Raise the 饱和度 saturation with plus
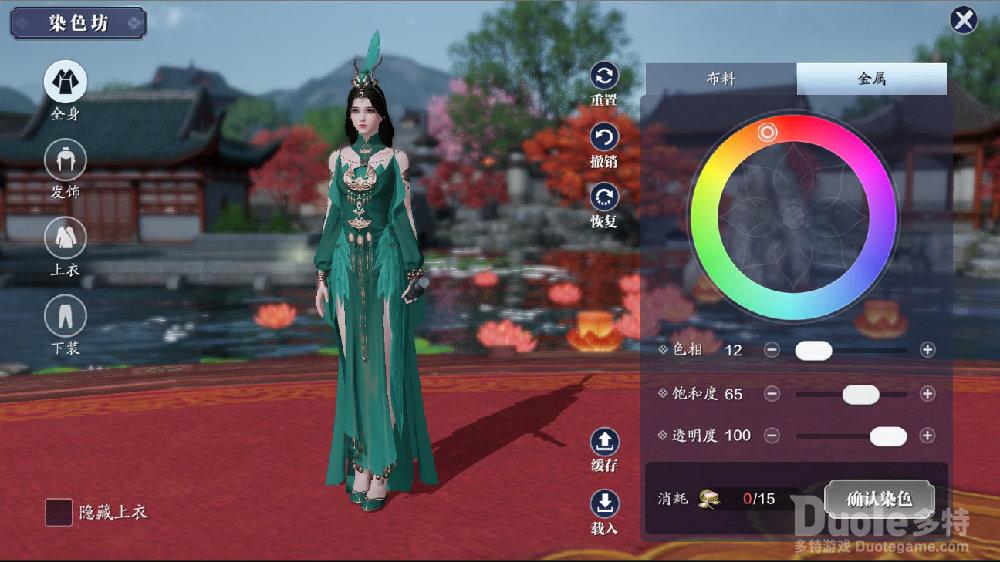 coord(927,394)
